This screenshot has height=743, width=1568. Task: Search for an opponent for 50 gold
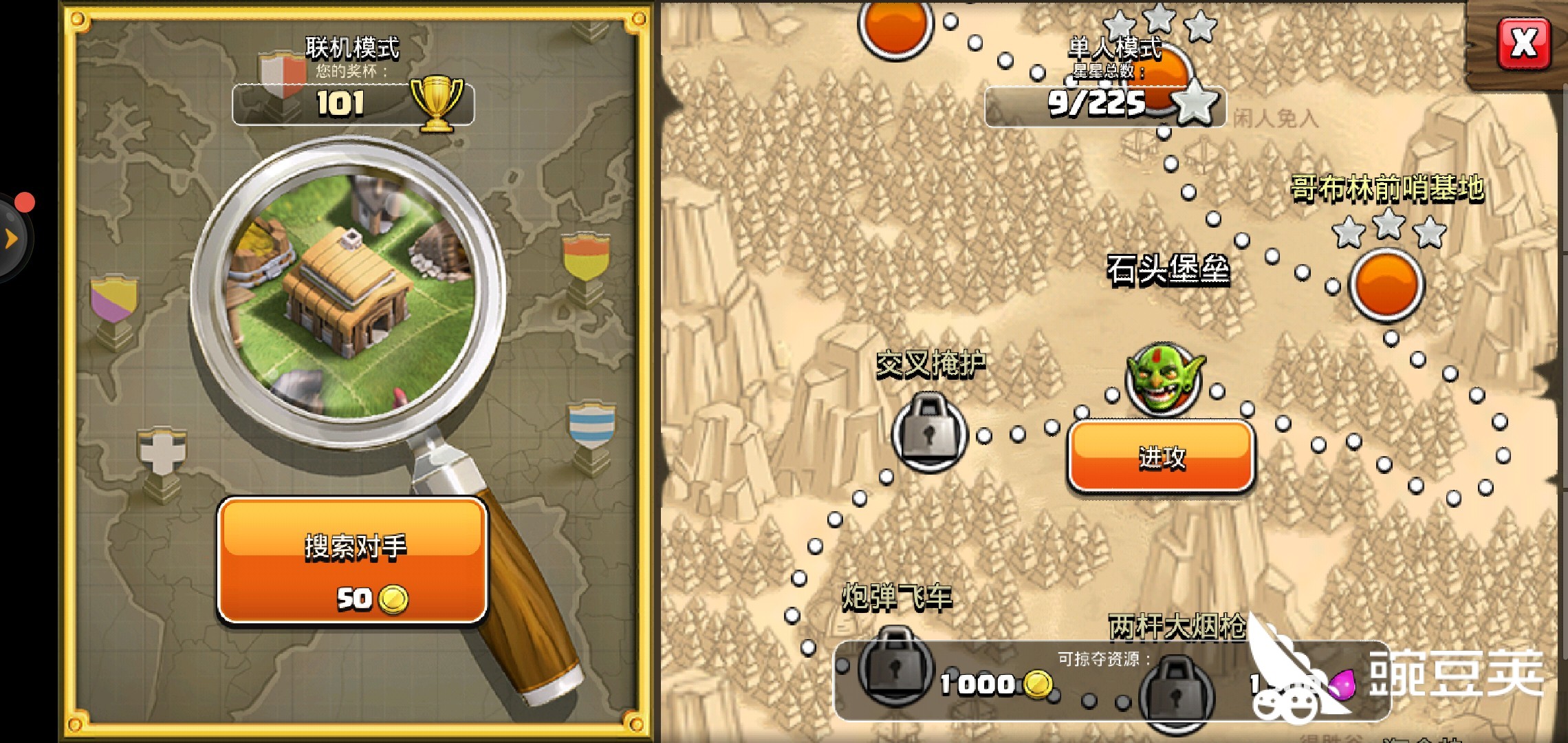[x=353, y=561]
